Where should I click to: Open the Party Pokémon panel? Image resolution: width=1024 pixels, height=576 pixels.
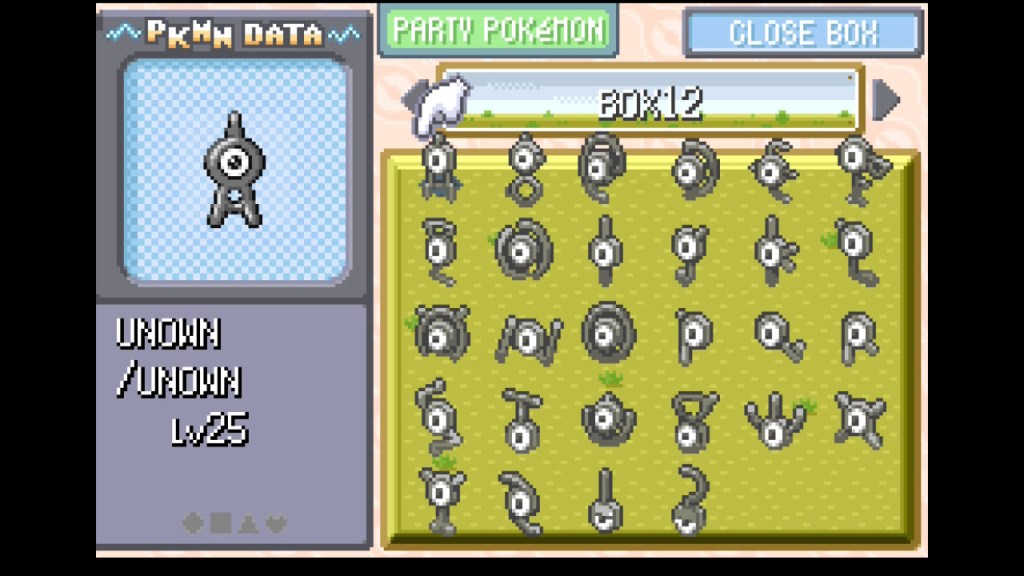(x=498, y=30)
